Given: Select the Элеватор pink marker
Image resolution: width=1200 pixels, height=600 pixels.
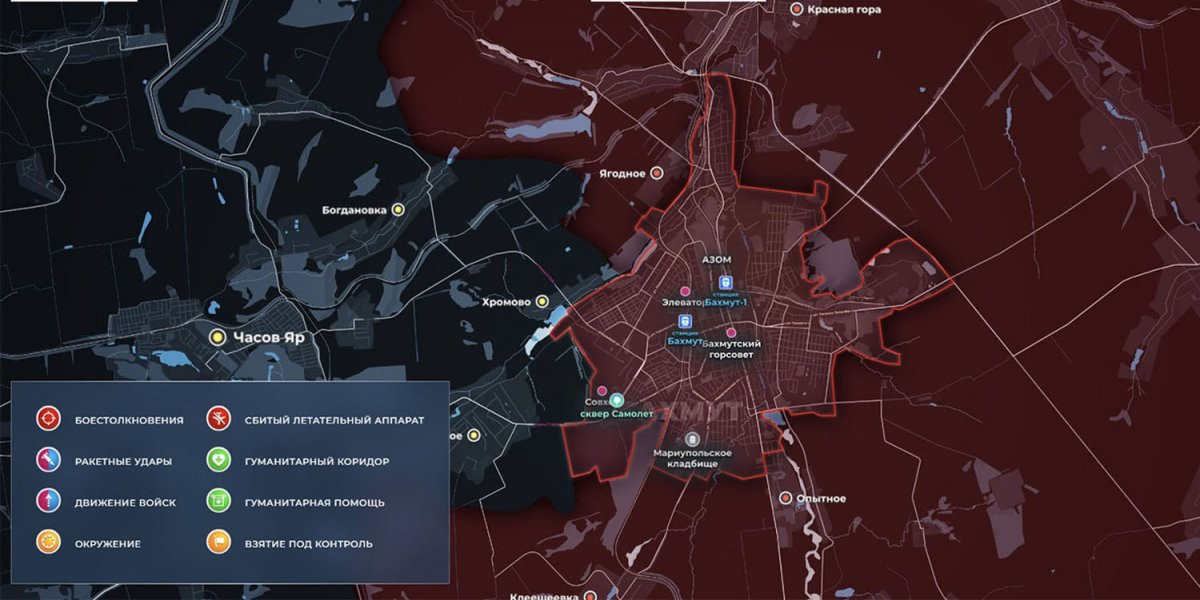Looking at the screenshot, I should (x=686, y=290).
